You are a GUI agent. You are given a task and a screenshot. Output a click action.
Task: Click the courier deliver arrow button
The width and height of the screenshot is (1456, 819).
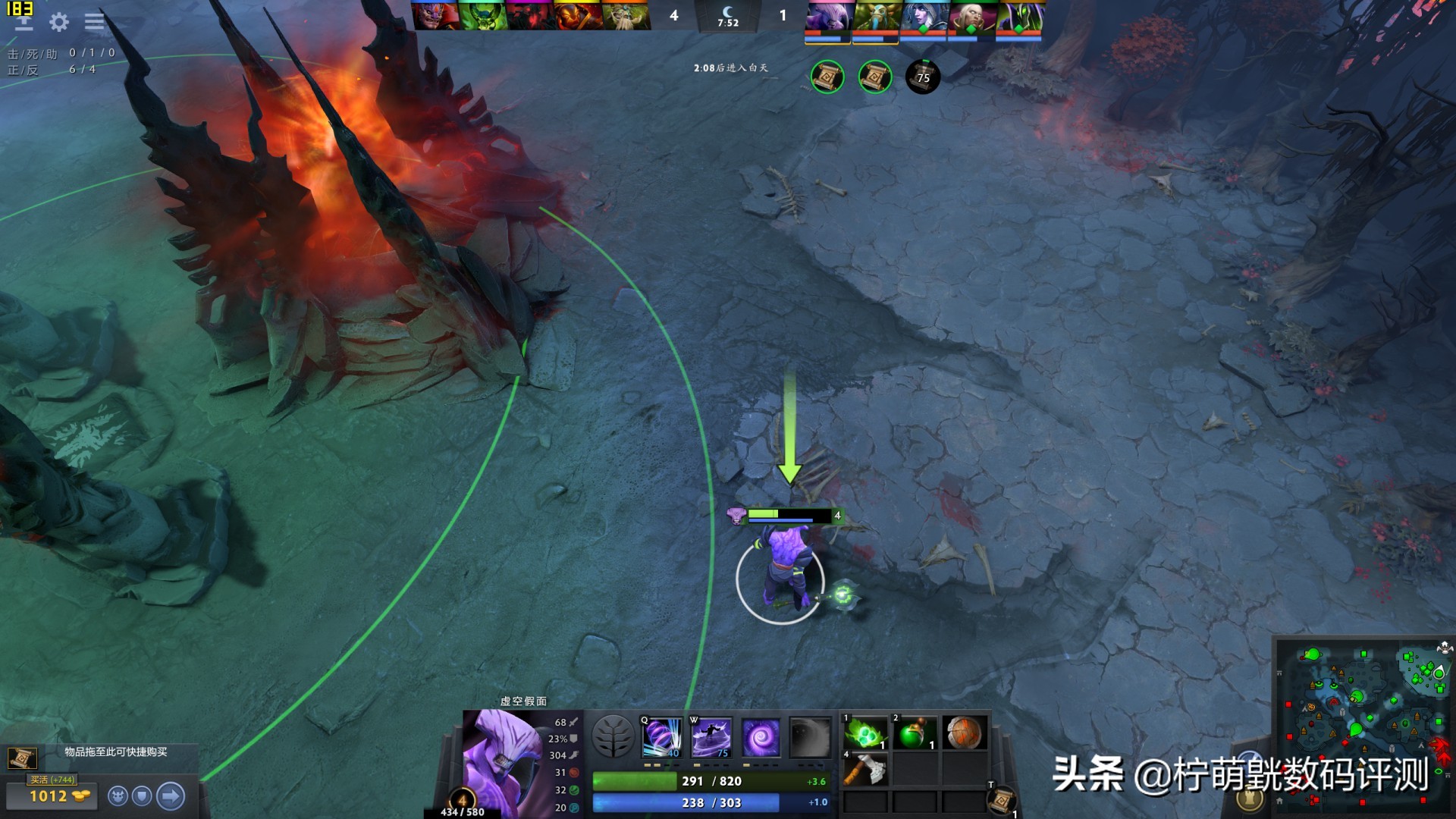[171, 796]
